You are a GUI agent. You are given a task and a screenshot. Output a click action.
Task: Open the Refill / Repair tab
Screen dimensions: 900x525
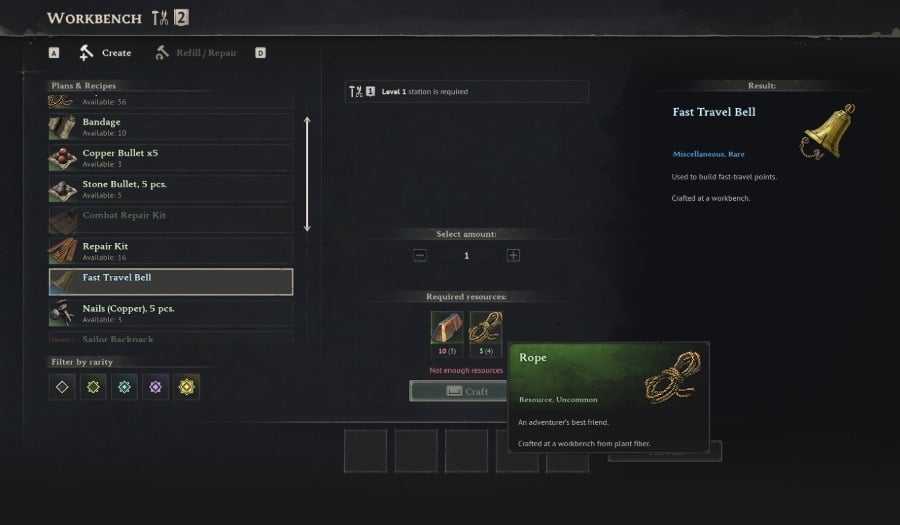pos(197,53)
